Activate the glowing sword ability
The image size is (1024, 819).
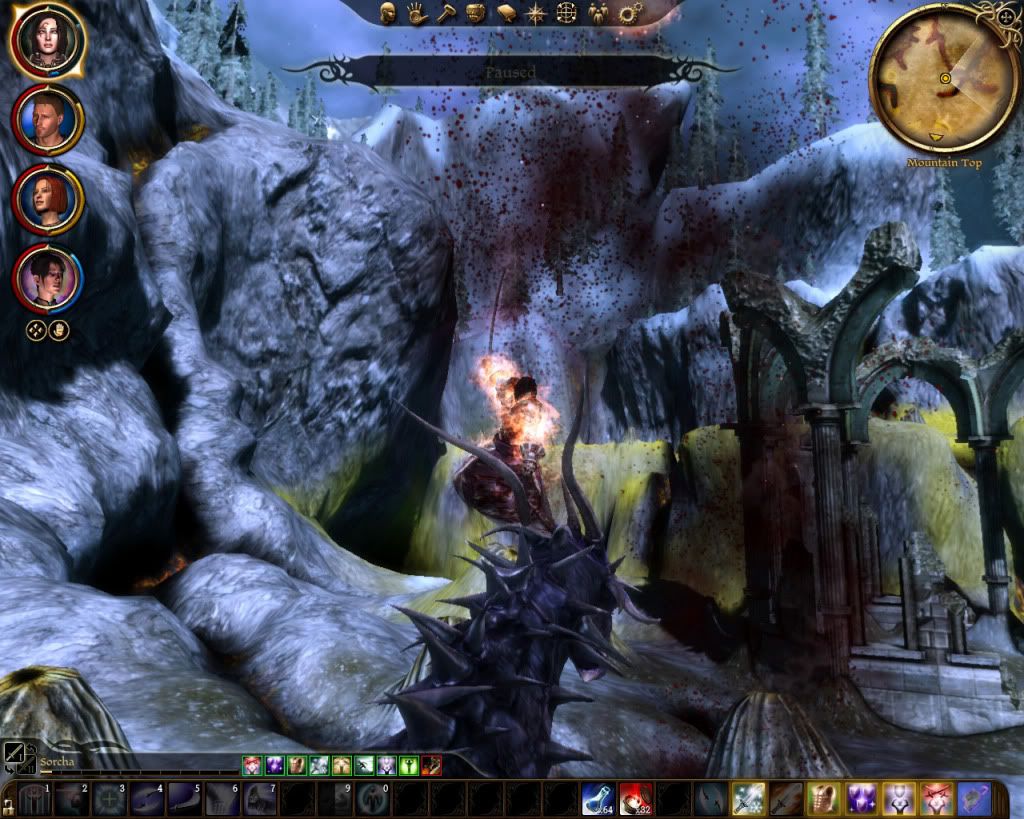tap(747, 800)
